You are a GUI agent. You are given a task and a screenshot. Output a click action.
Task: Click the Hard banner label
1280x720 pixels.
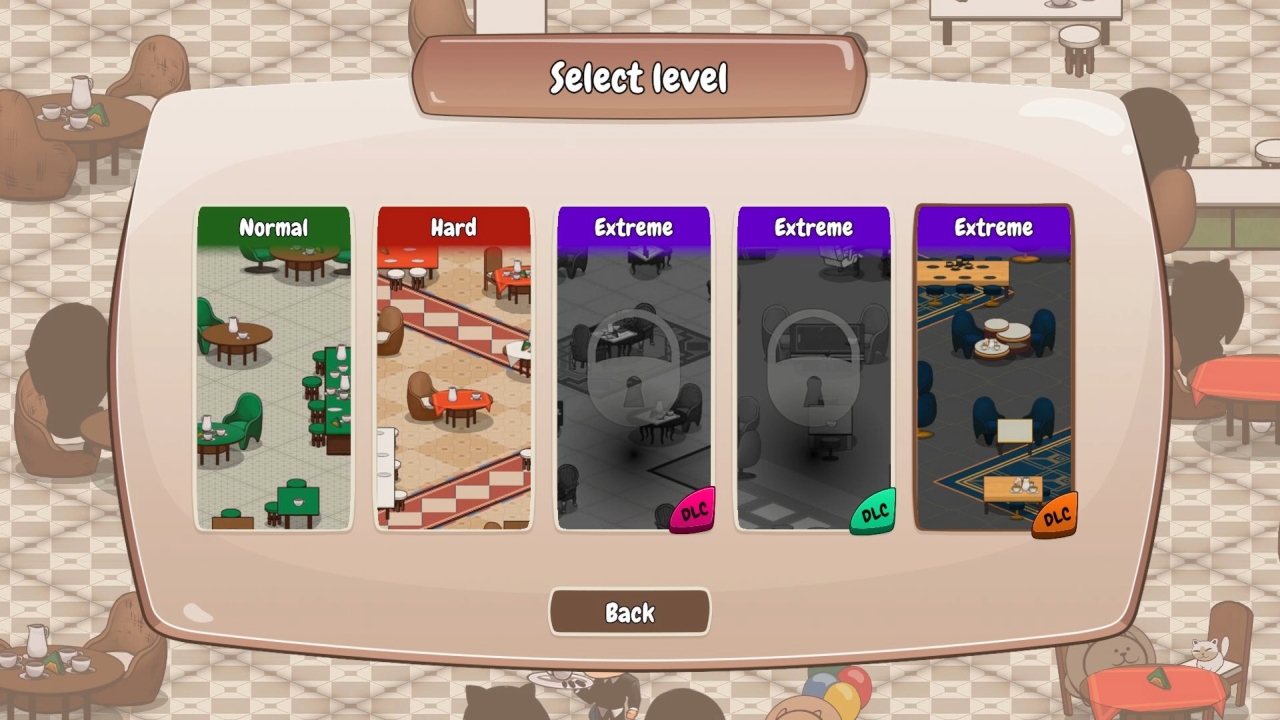pos(453,228)
